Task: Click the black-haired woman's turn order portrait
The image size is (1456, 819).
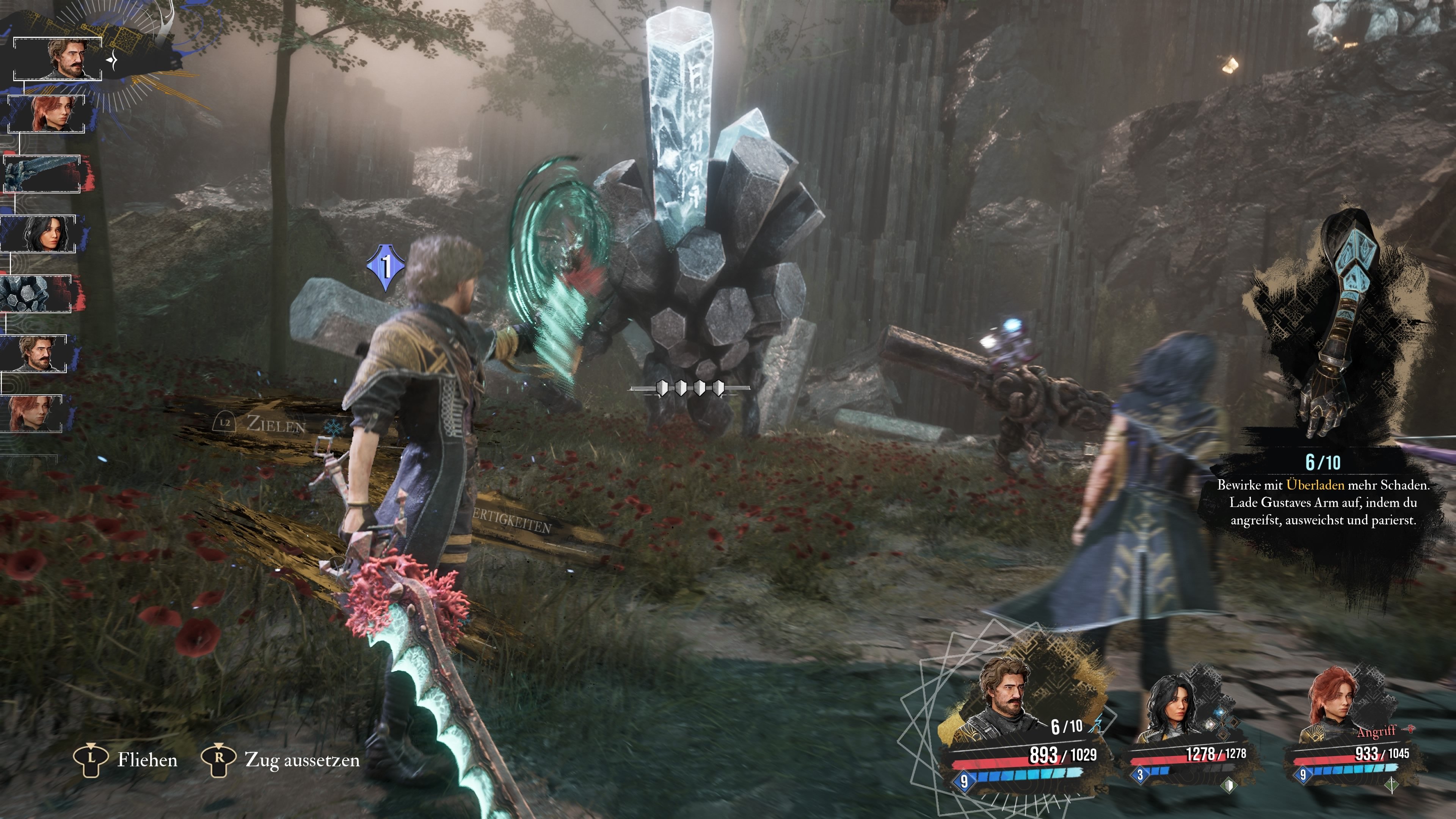Action: 39,234
